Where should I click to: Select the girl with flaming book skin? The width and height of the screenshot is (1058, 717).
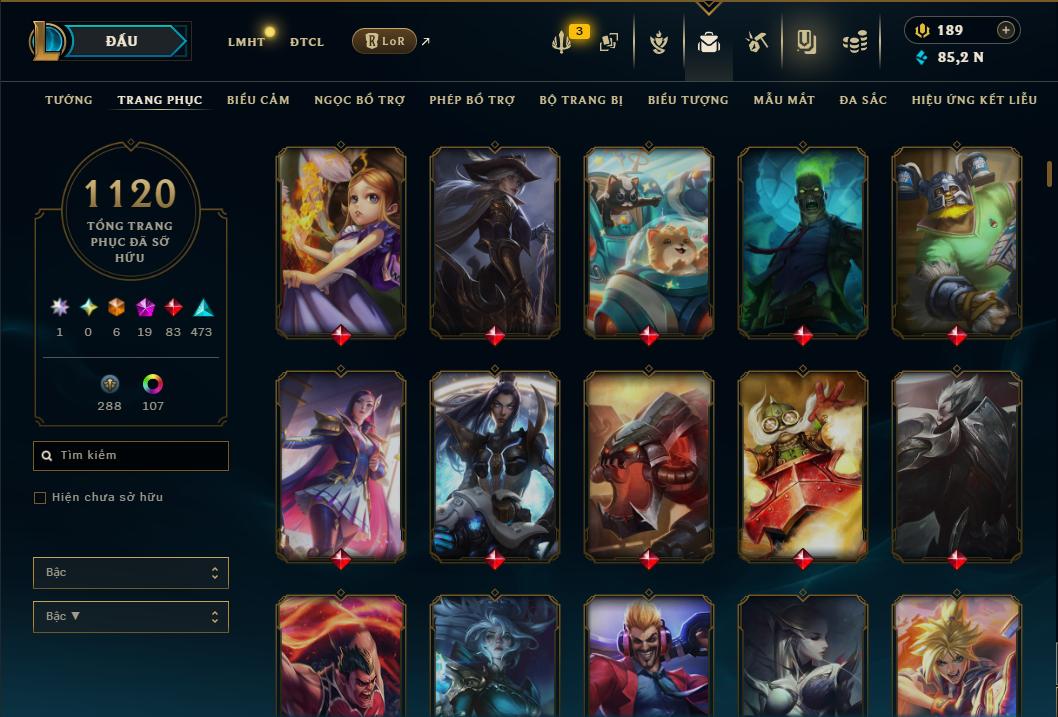[341, 240]
